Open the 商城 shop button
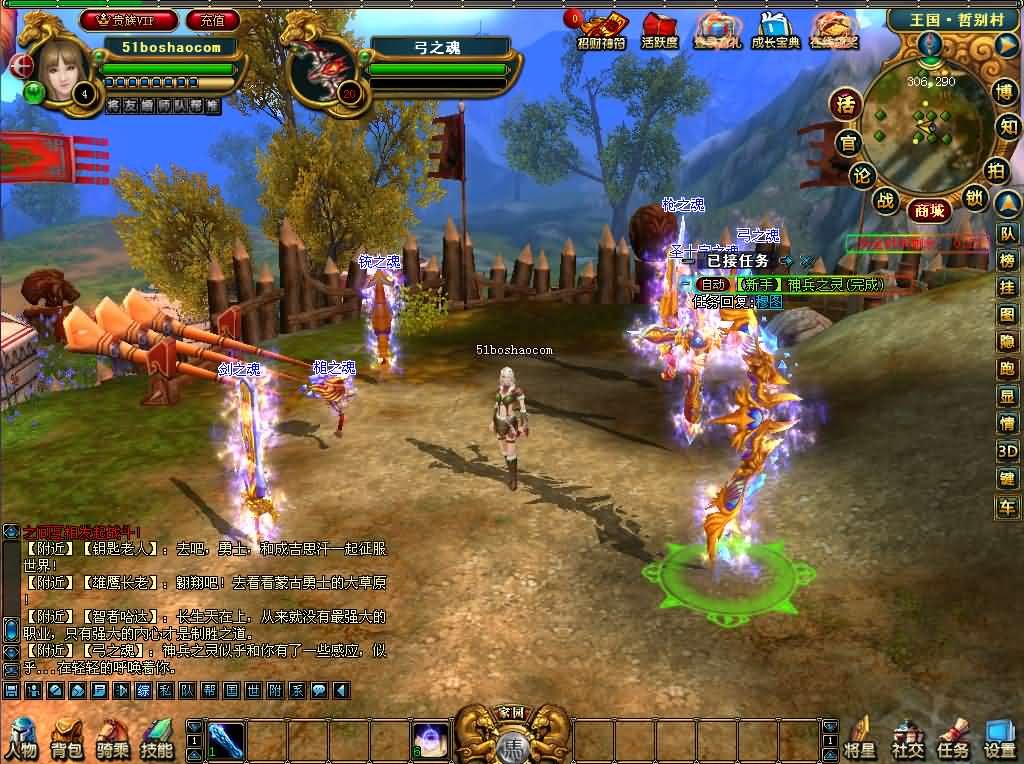Viewport: 1024px width, 764px height. coord(928,210)
